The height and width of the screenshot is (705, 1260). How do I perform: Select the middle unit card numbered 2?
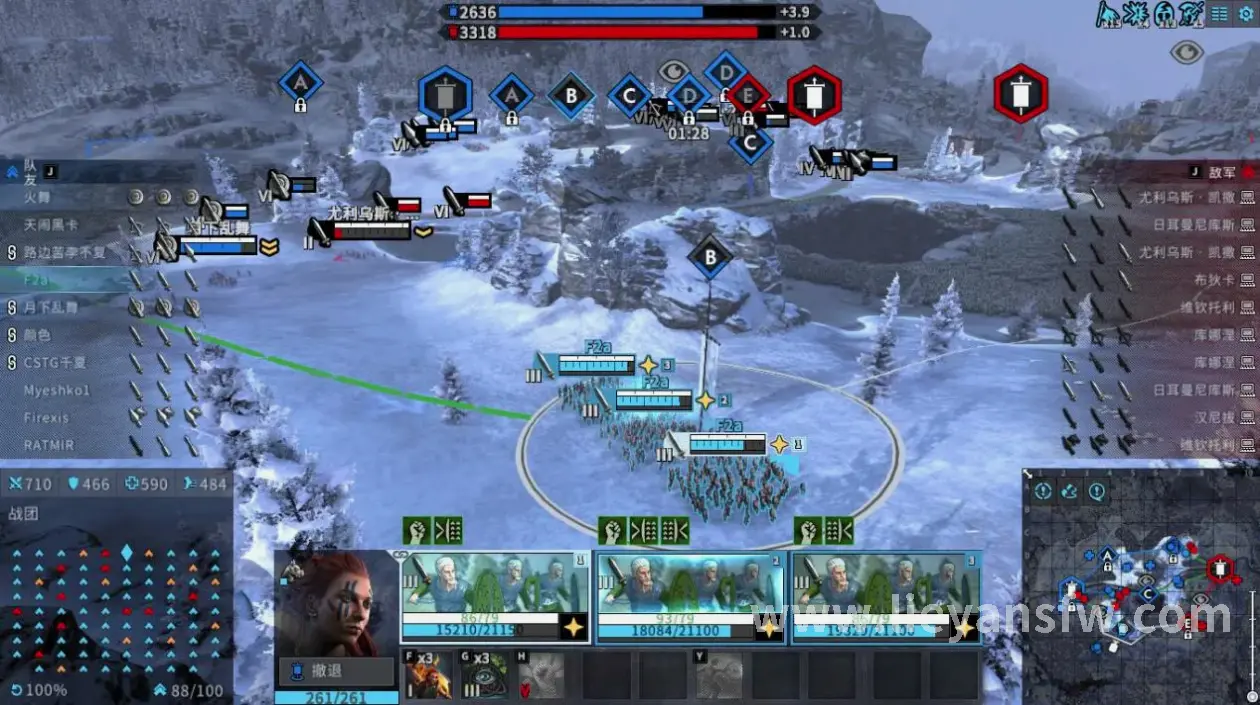(x=691, y=597)
